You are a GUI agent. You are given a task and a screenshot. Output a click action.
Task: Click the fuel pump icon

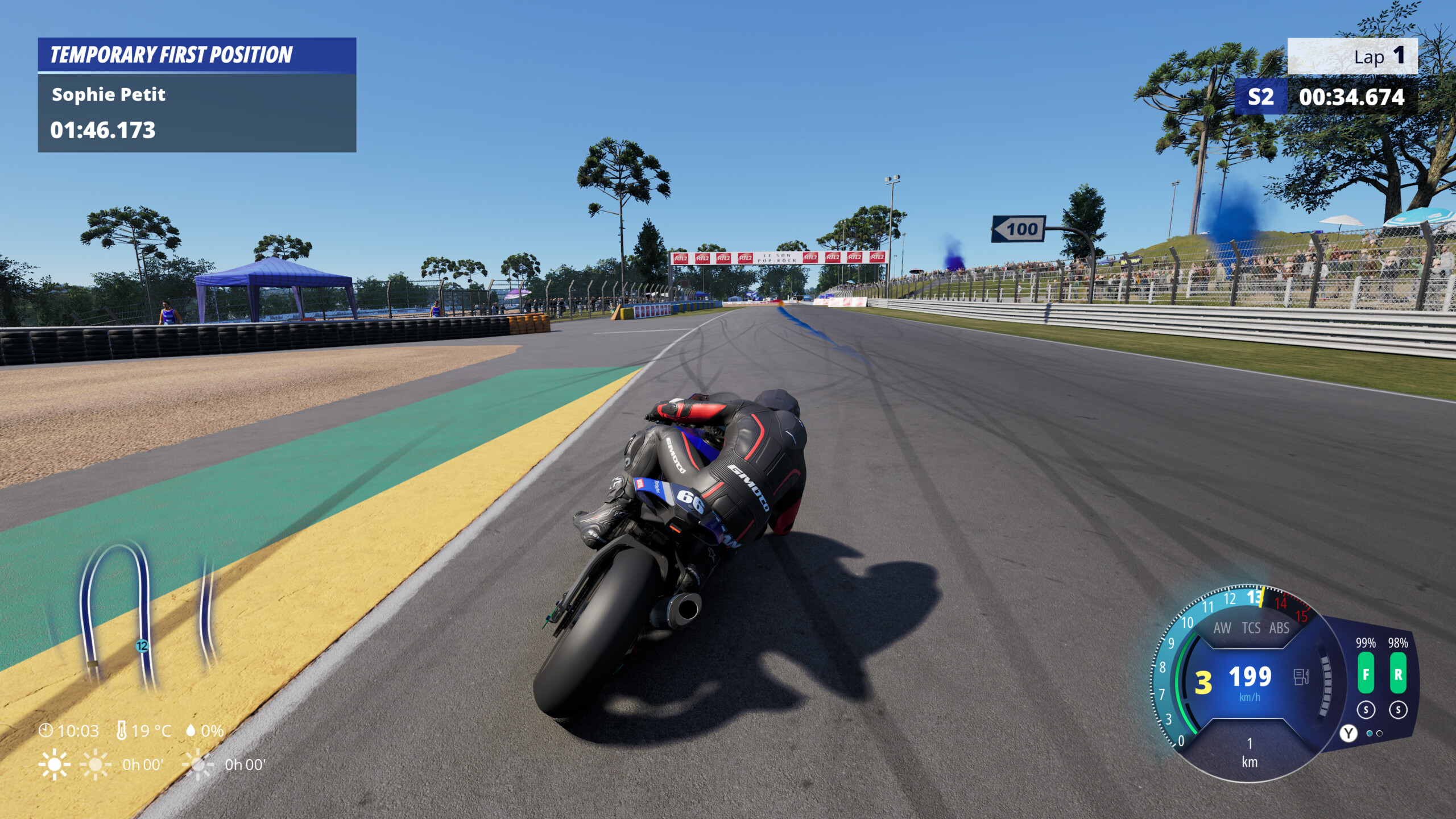pos(1301,677)
